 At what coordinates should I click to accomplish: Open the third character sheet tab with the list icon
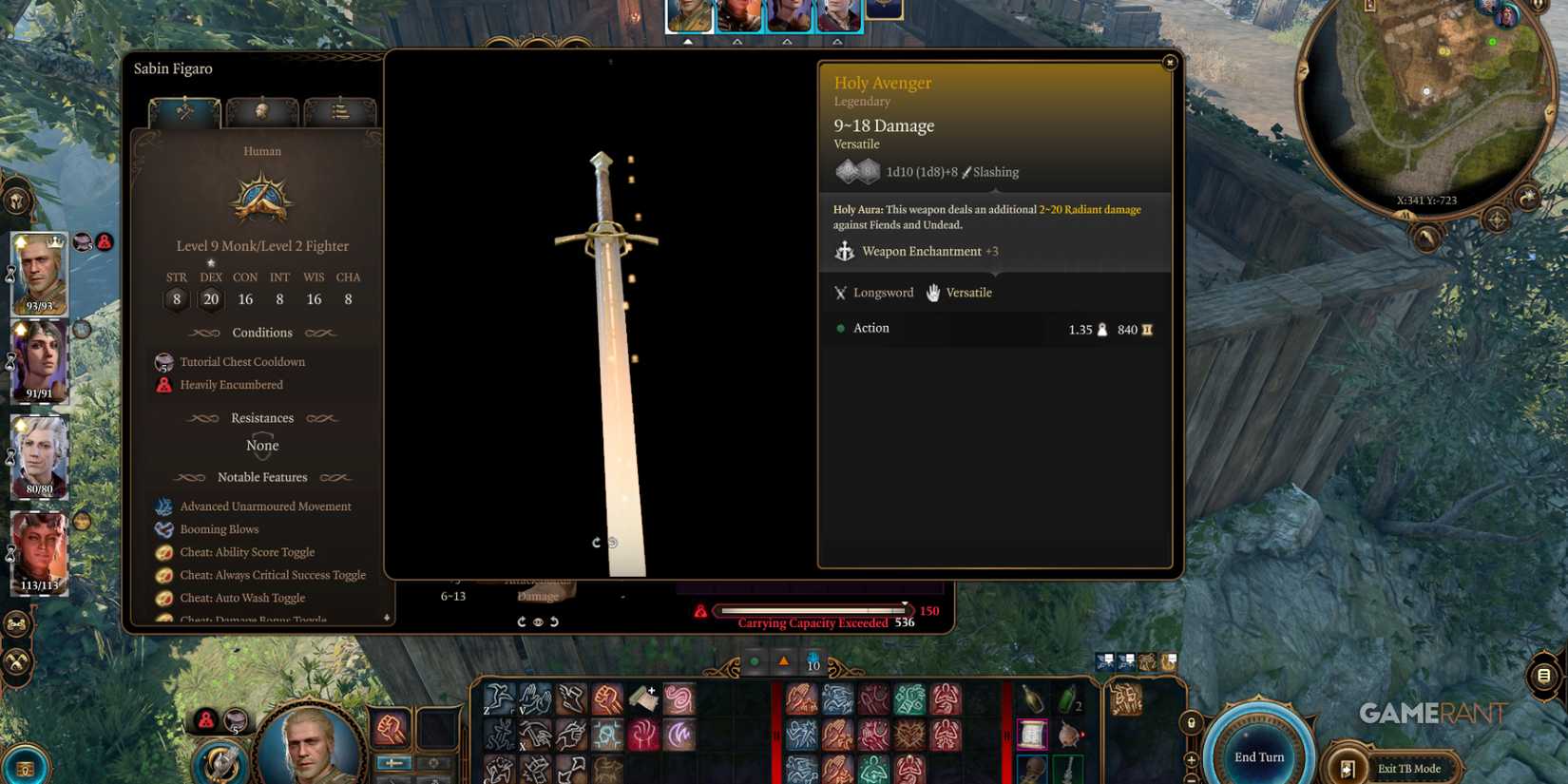point(341,111)
